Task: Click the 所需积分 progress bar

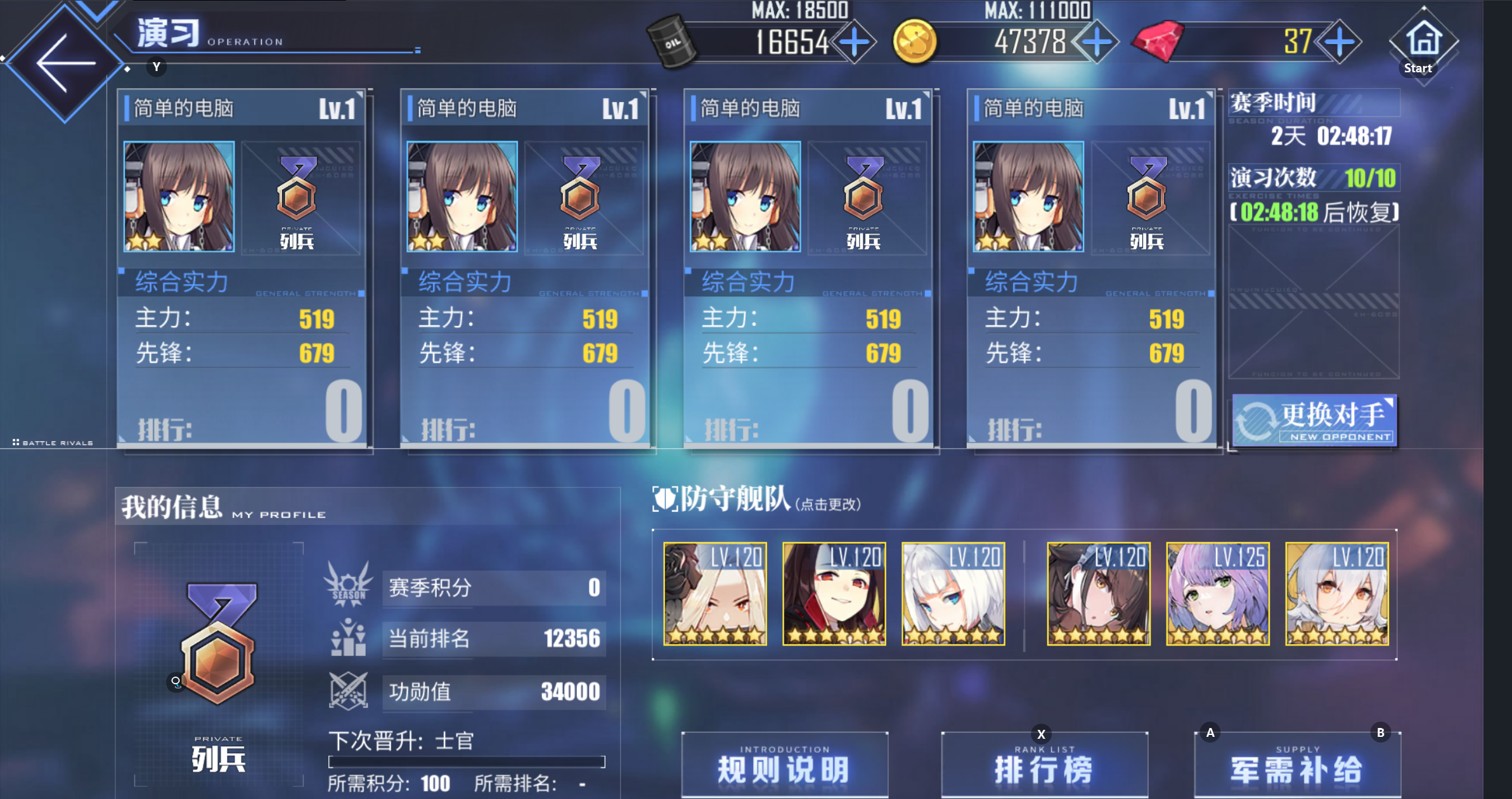Action: 465,762
